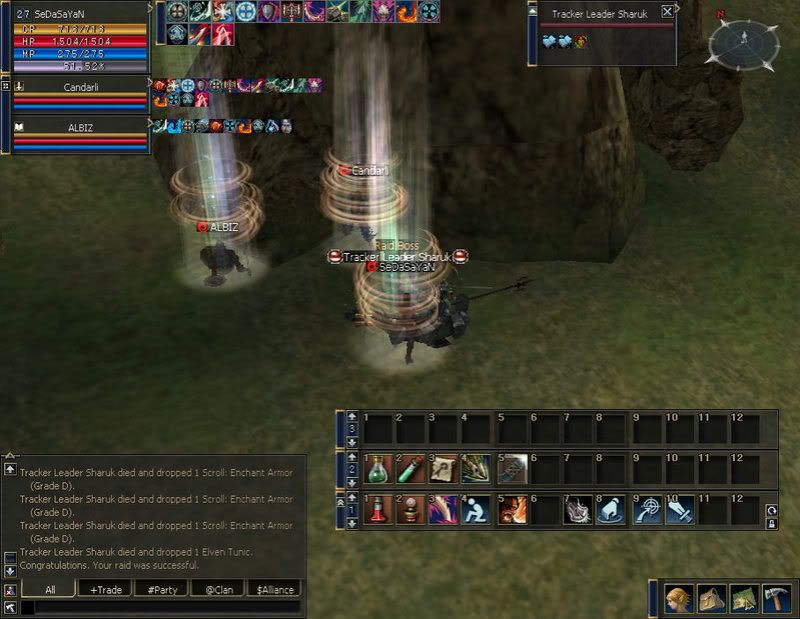Click the chat text input field
800x619 pixels.
coord(160,607)
